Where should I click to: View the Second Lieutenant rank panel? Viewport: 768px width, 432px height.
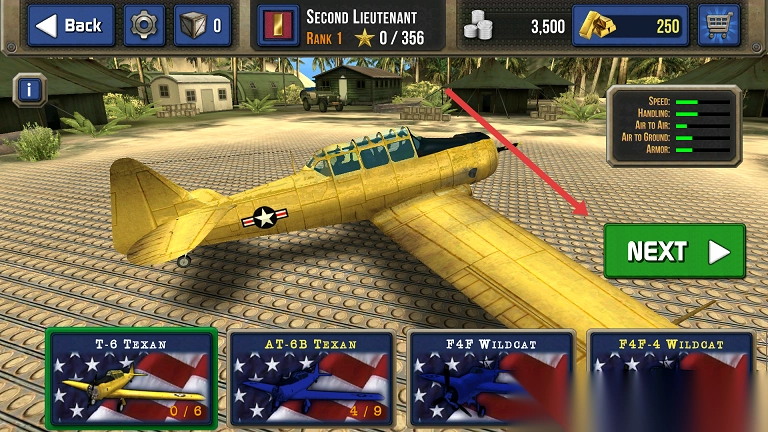click(350, 25)
